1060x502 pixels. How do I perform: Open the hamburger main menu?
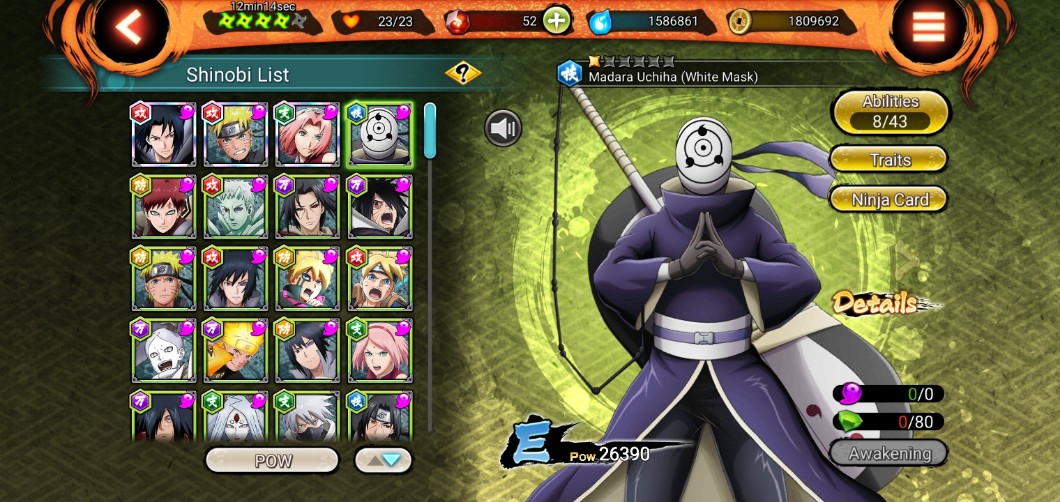(x=928, y=27)
